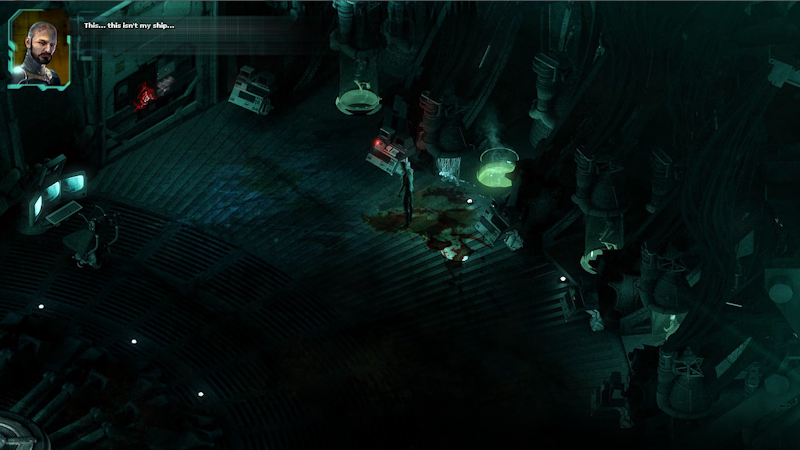Click the bearded character portrait
Viewport: 800px width, 450px height.
tap(39, 48)
